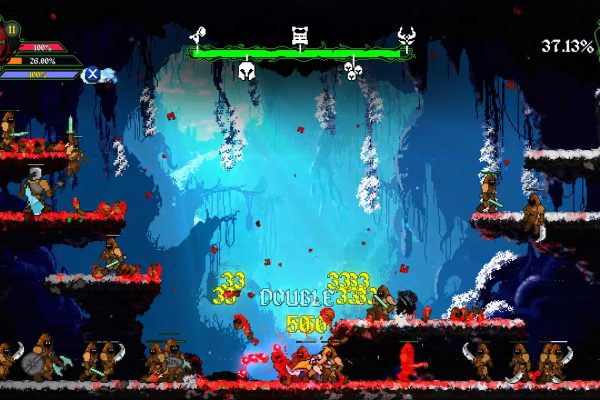
Task: Click the player portrait with level 11 badge
Action: click(8, 35)
